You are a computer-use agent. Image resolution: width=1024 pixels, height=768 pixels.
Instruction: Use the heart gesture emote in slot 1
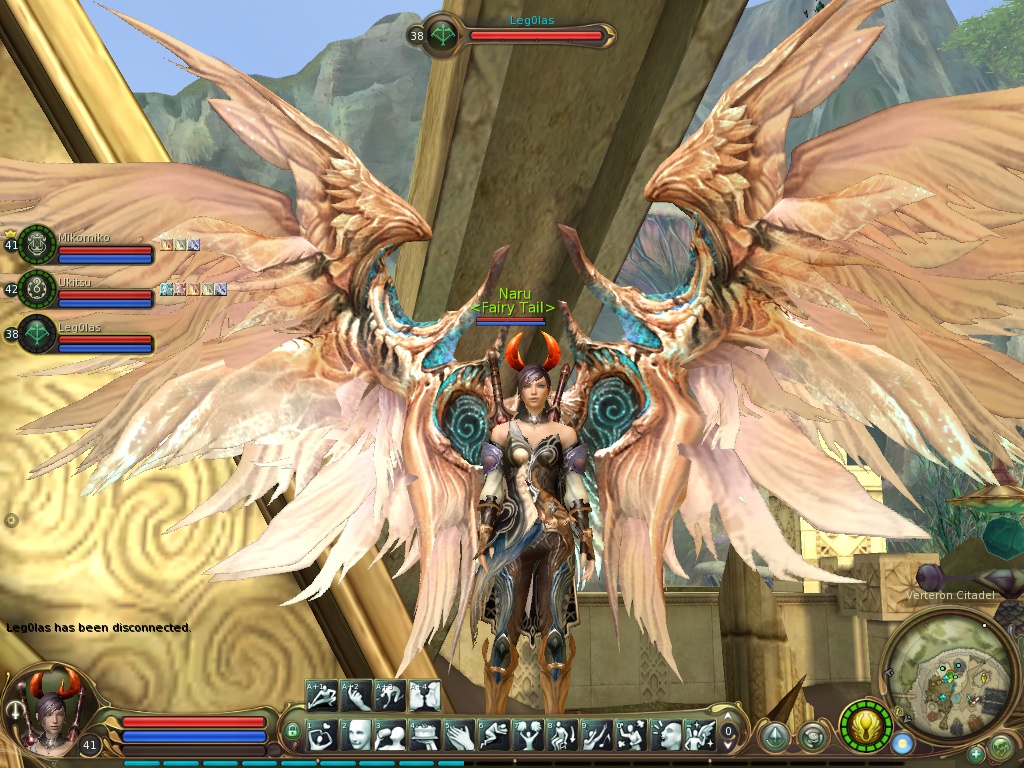click(322, 736)
